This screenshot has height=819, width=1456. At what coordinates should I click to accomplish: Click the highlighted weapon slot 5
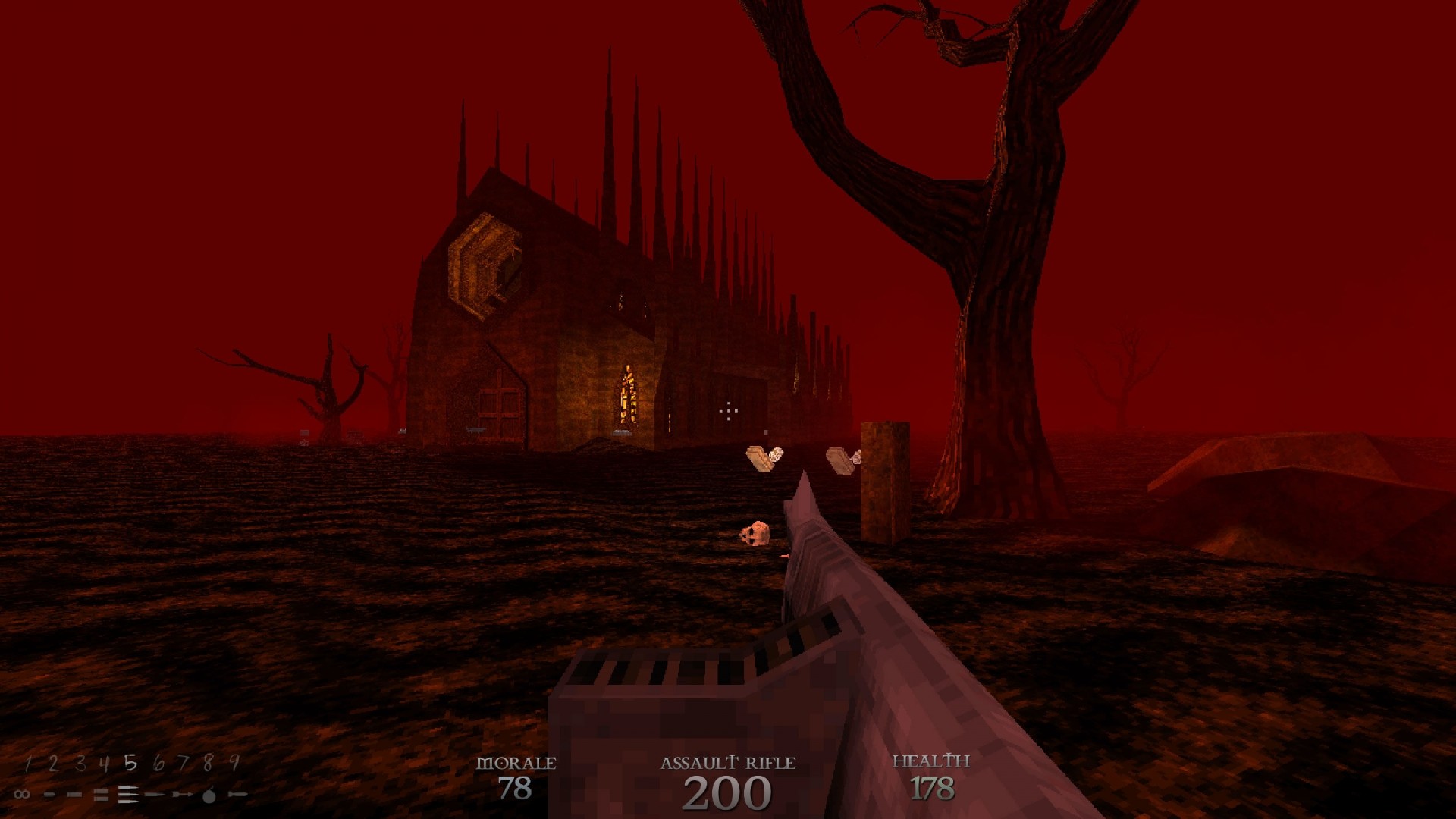pos(130,763)
